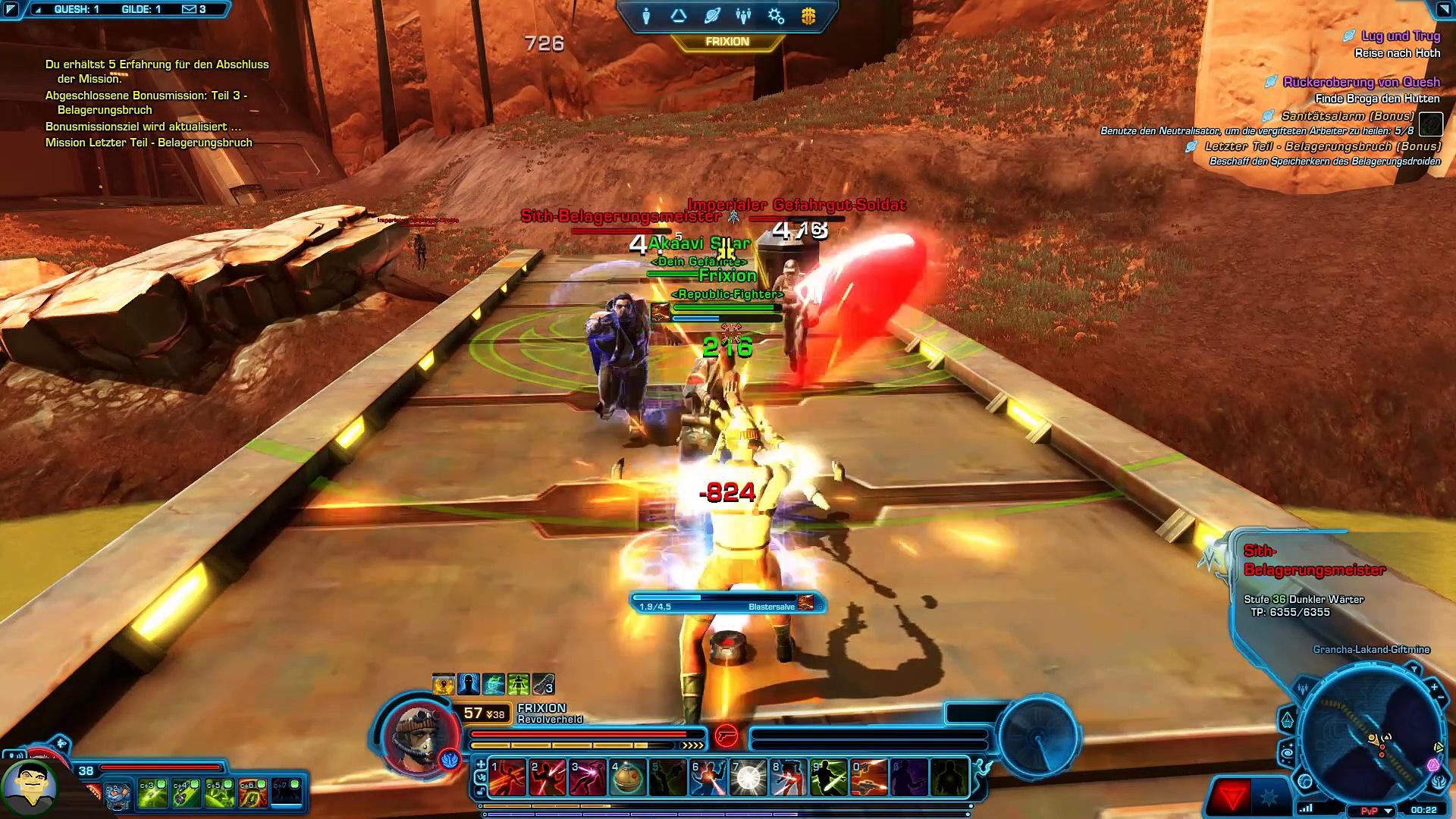Toggle the companion's C+3 green ability

coord(152,793)
